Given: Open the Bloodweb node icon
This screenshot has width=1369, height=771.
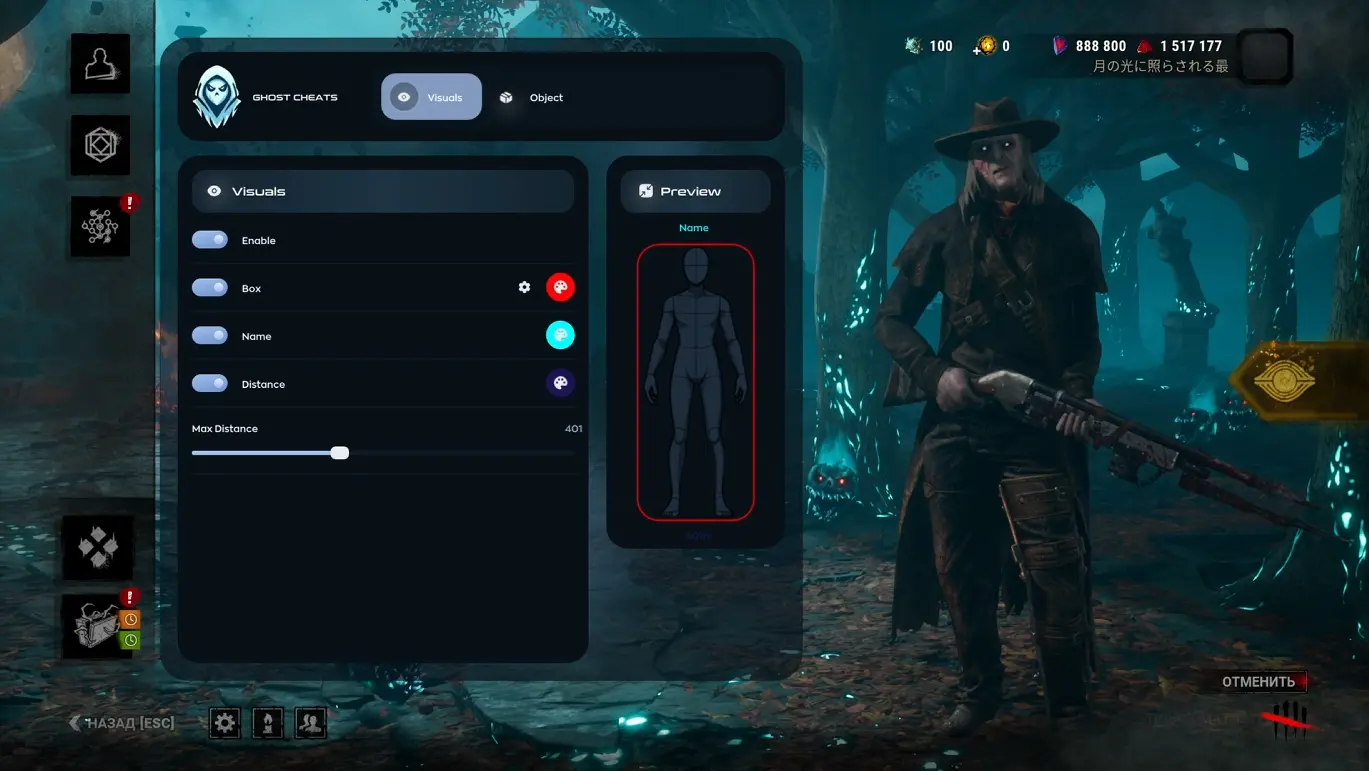Looking at the screenshot, I should [x=100, y=227].
